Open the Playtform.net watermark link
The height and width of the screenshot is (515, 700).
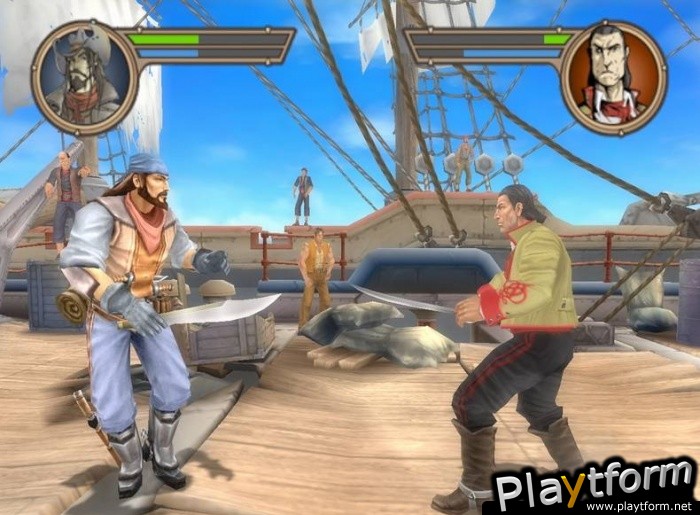(x=596, y=488)
